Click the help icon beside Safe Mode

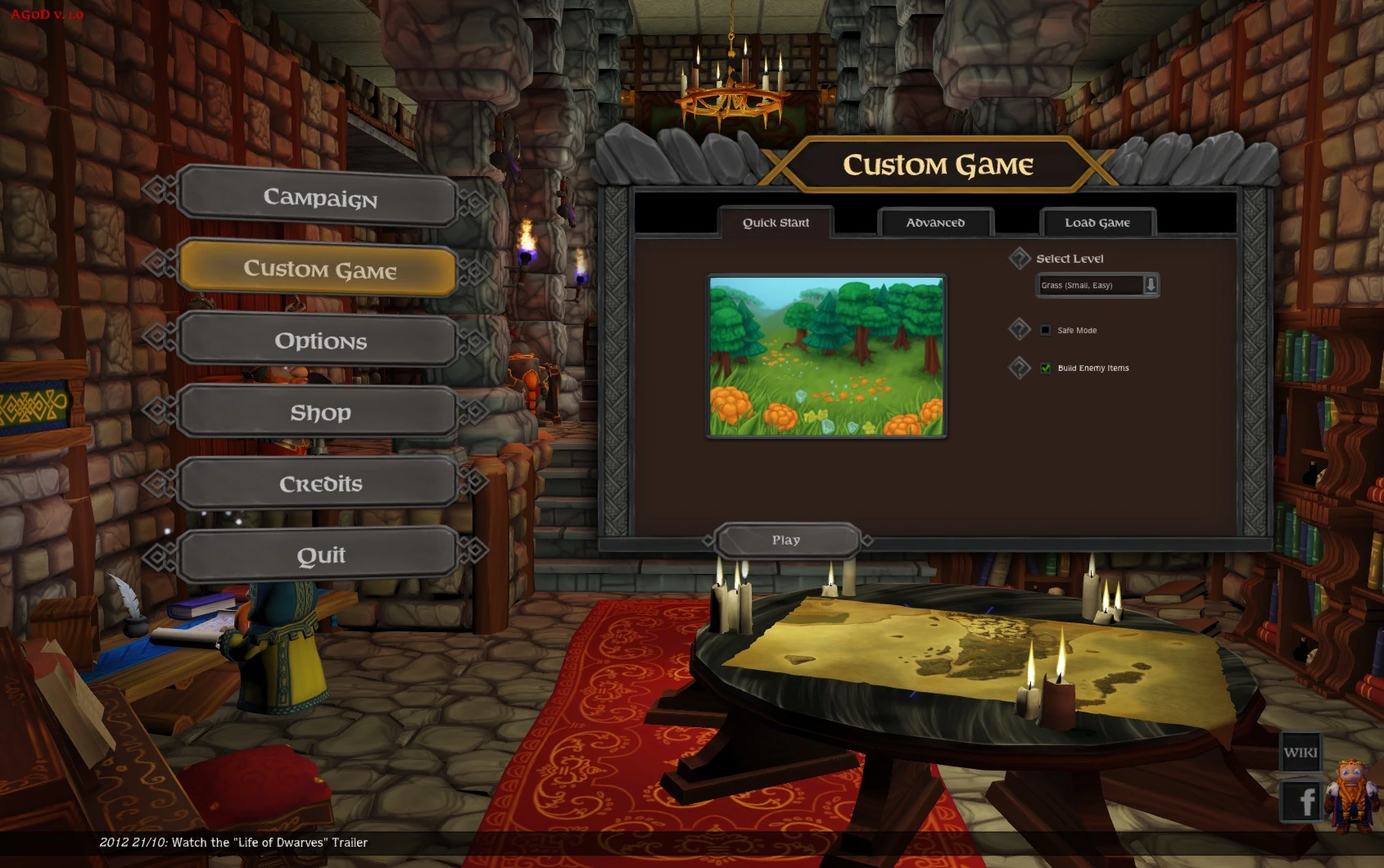point(1020,329)
